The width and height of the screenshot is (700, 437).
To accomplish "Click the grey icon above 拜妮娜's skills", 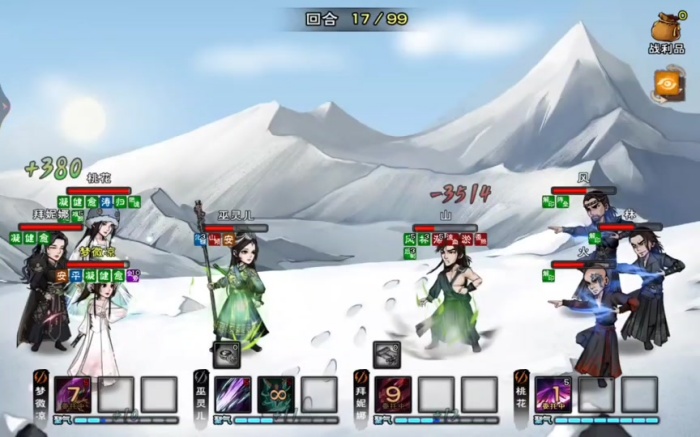I will tap(387, 354).
